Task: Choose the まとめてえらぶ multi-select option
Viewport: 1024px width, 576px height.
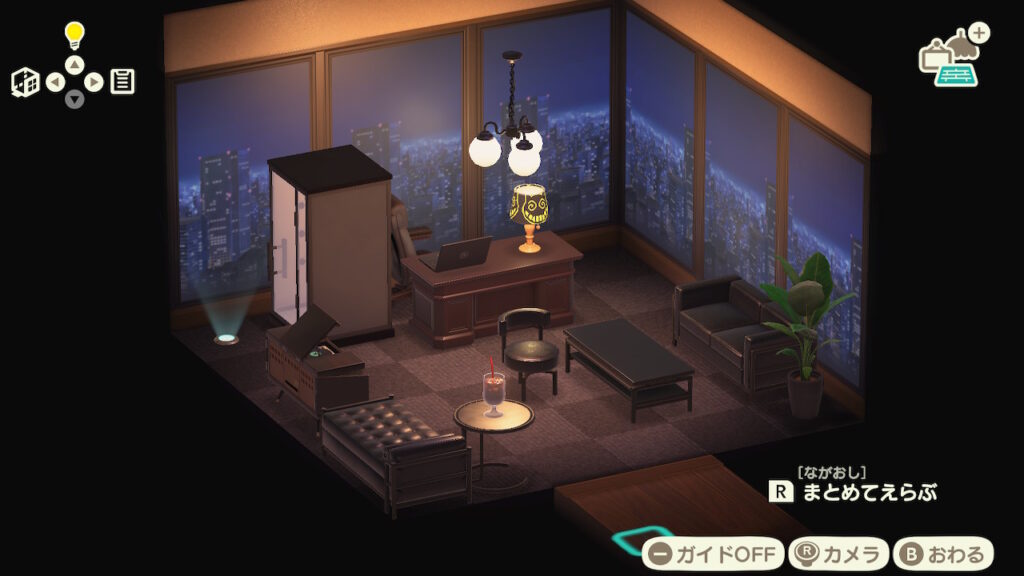Action: [x=855, y=492]
